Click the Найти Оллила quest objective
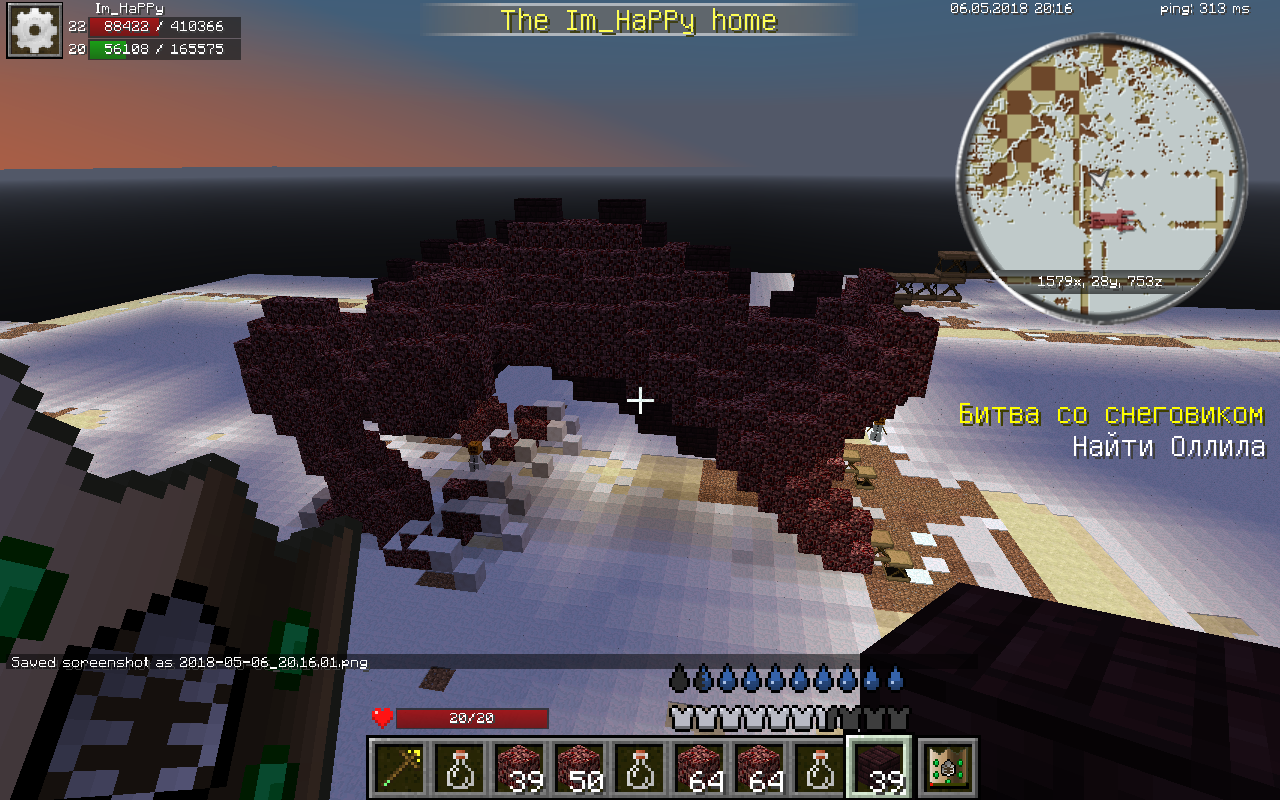Image resolution: width=1280 pixels, height=800 pixels. (x=1168, y=446)
